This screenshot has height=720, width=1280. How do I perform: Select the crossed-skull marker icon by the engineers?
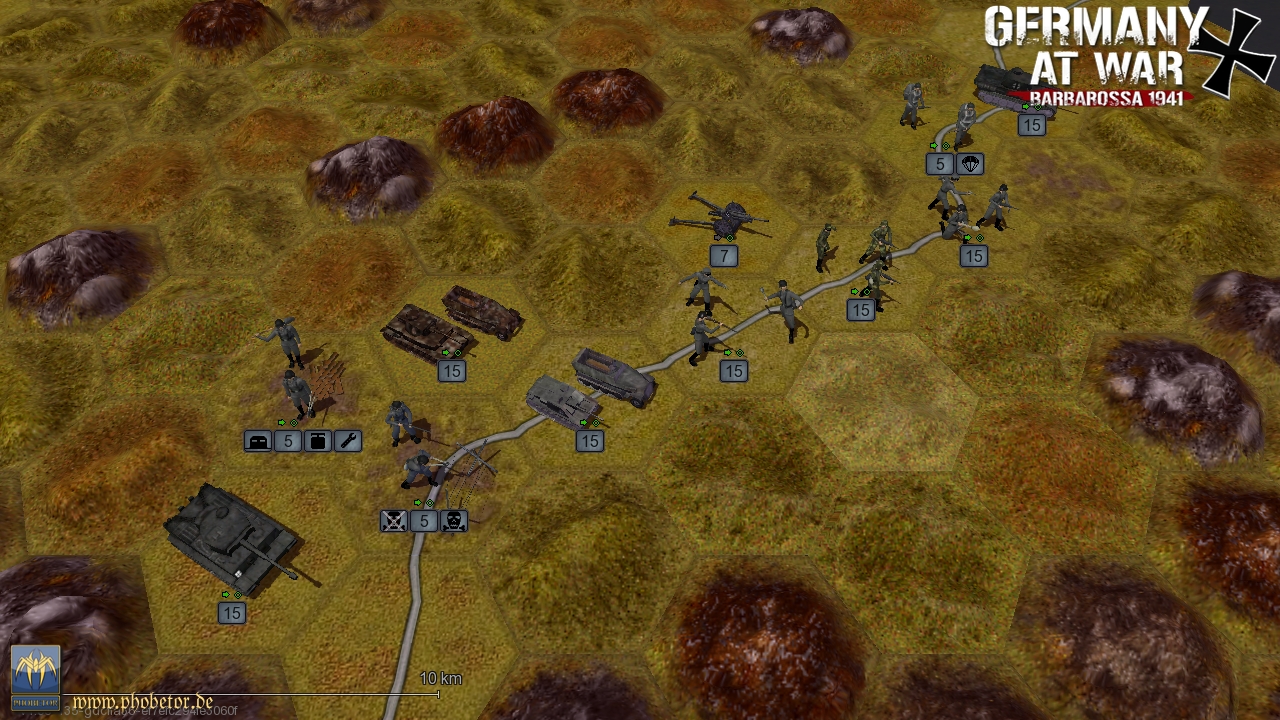[393, 520]
